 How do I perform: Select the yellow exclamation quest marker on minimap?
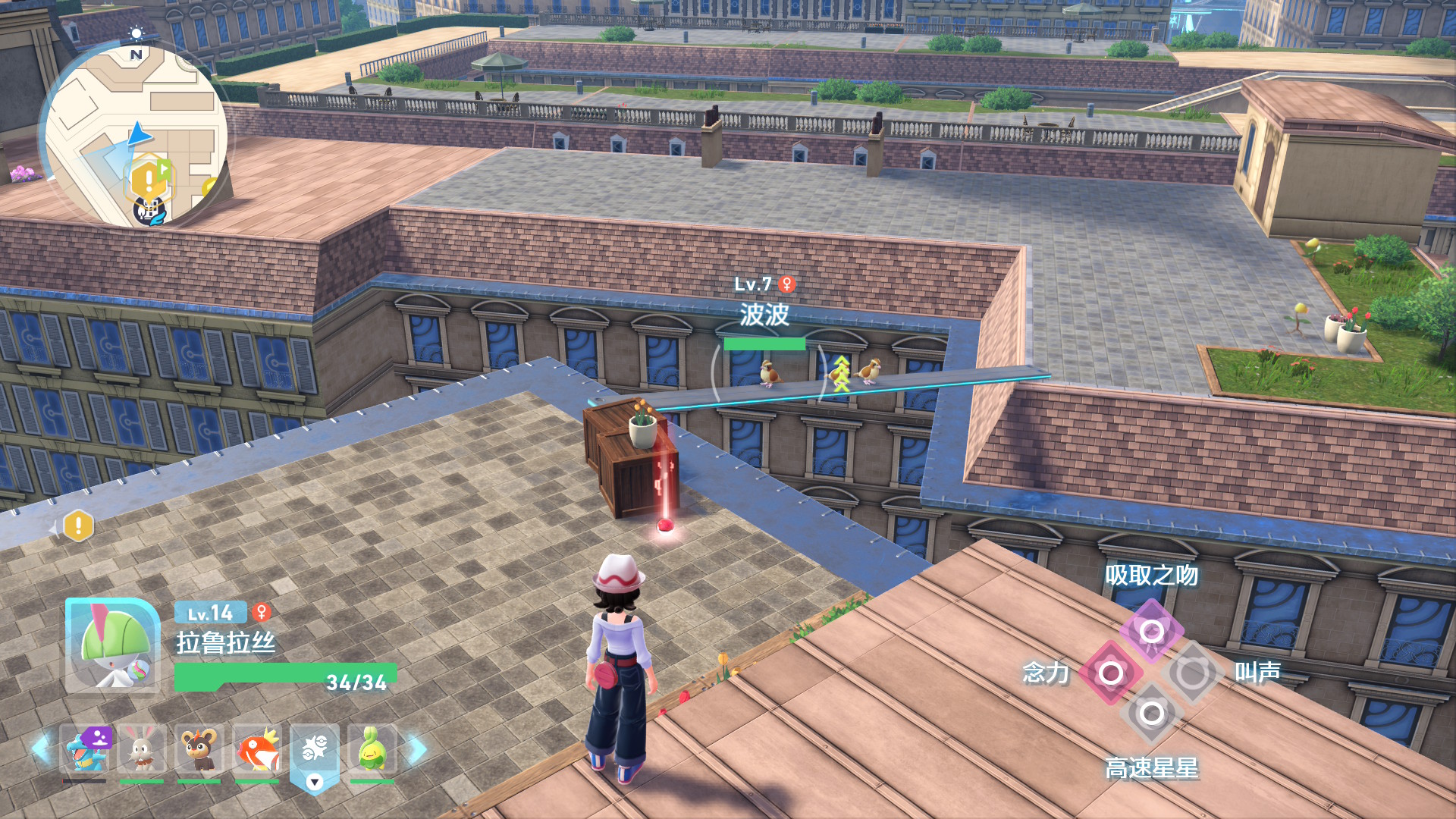point(148,180)
